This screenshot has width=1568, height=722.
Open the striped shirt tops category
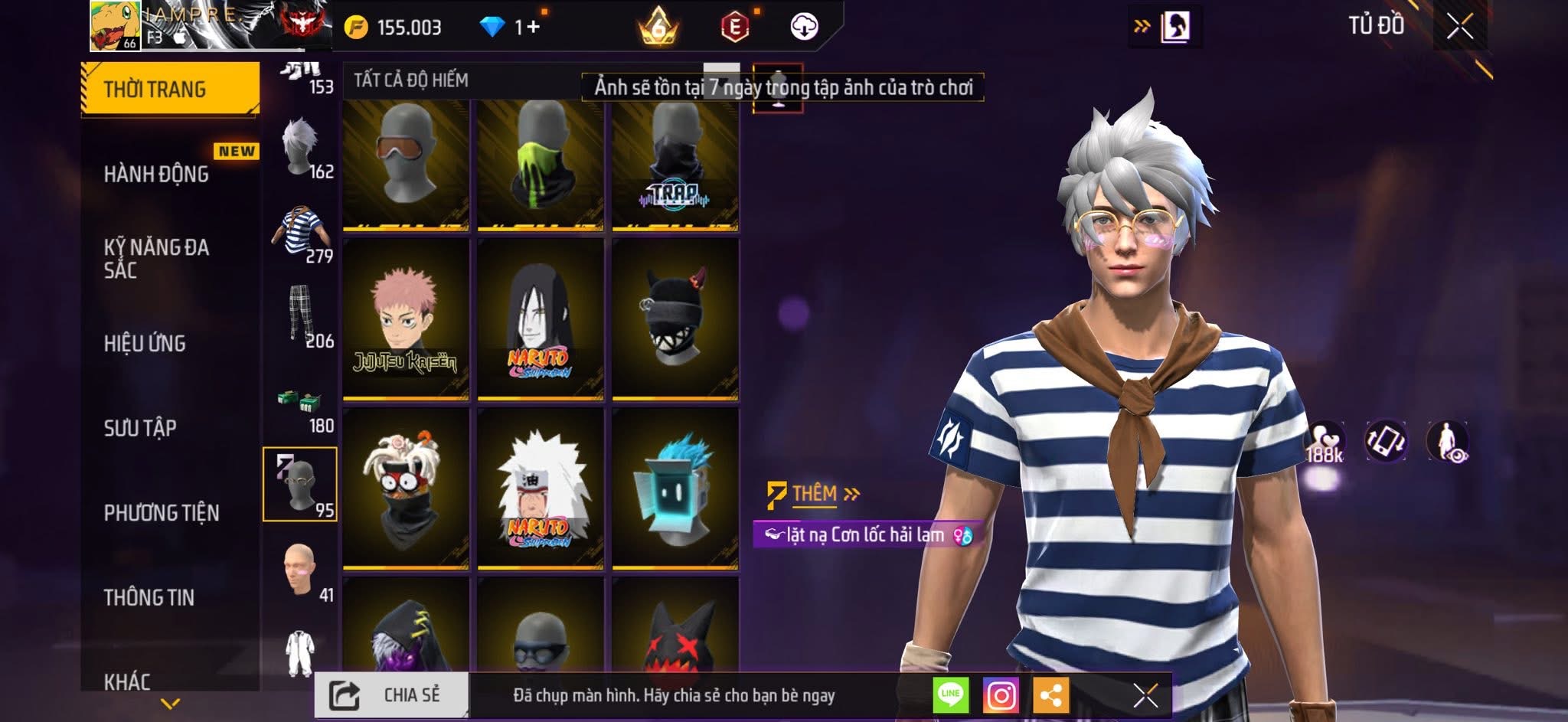pos(300,233)
